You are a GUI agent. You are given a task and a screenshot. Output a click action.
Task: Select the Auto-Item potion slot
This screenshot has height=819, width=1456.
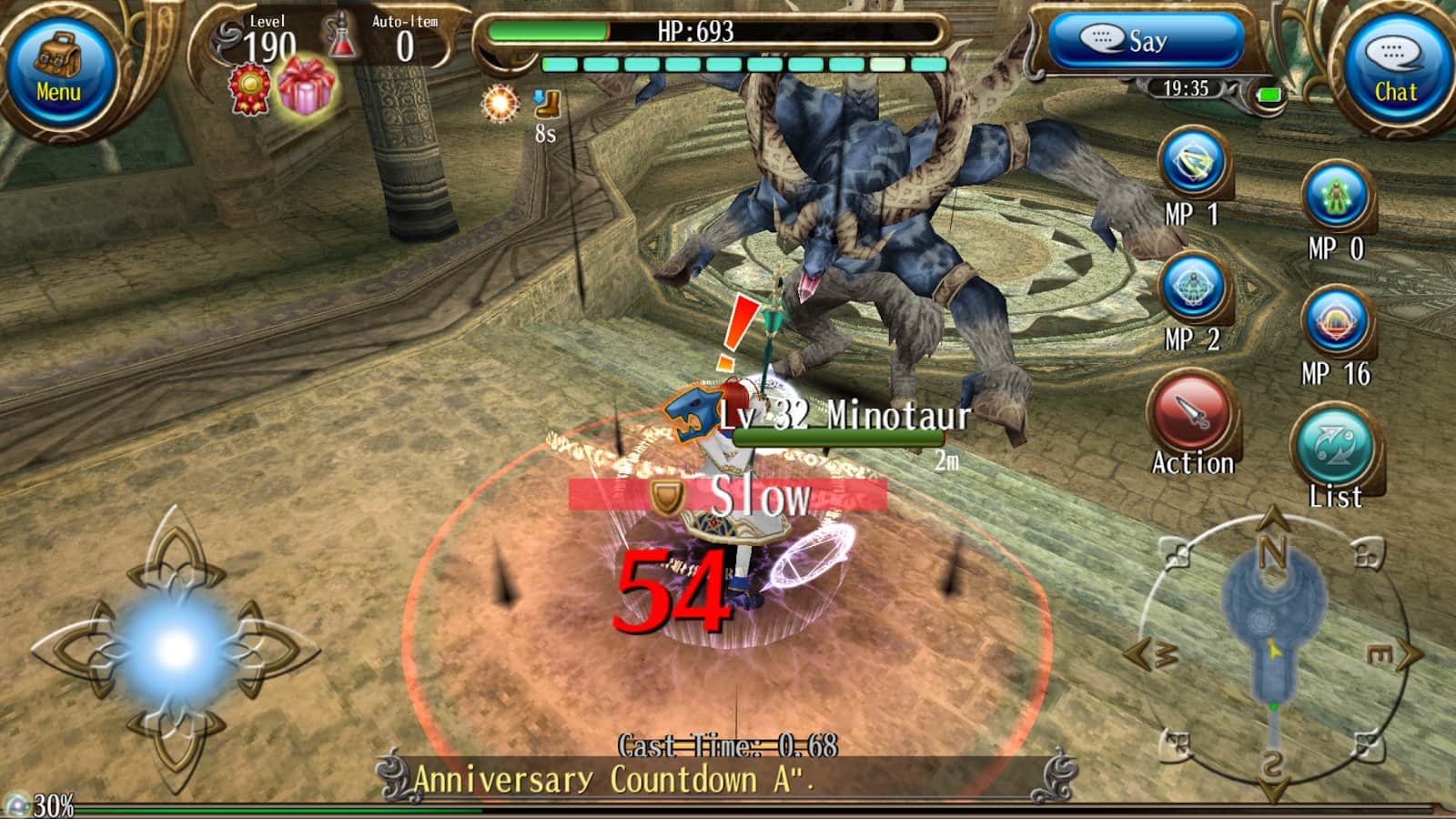click(344, 38)
